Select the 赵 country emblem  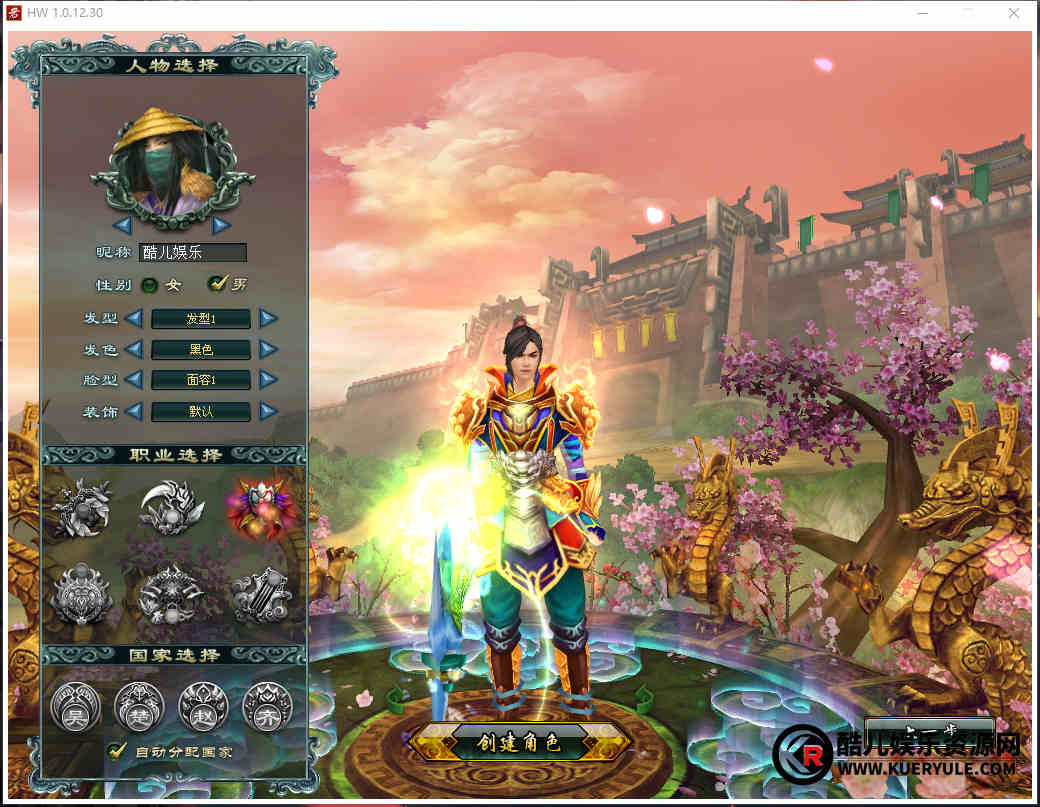point(202,707)
